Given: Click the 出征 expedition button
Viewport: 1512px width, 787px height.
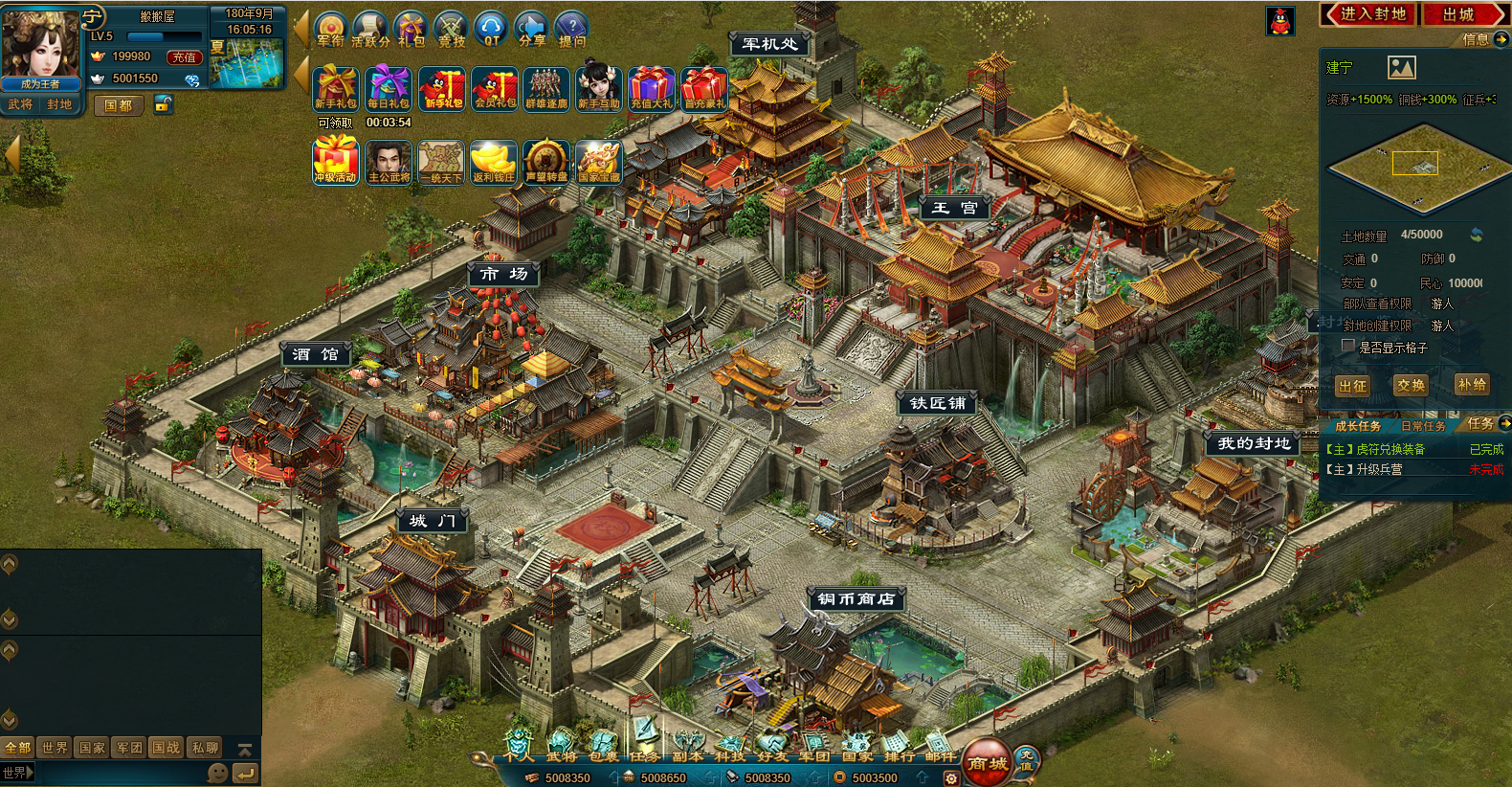Looking at the screenshot, I should point(1353,385).
